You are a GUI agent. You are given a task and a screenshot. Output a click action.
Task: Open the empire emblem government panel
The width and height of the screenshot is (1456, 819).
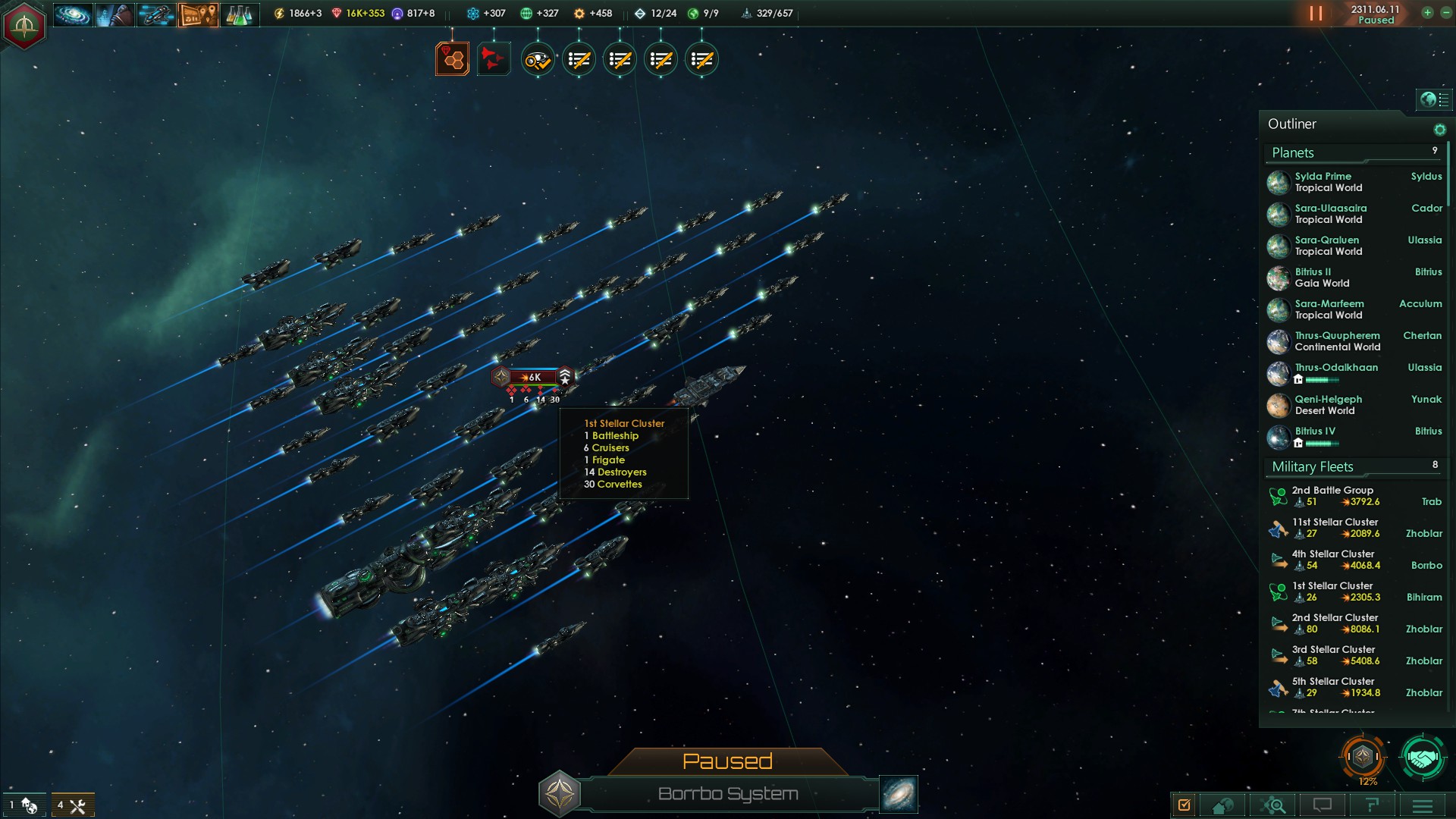(24, 26)
